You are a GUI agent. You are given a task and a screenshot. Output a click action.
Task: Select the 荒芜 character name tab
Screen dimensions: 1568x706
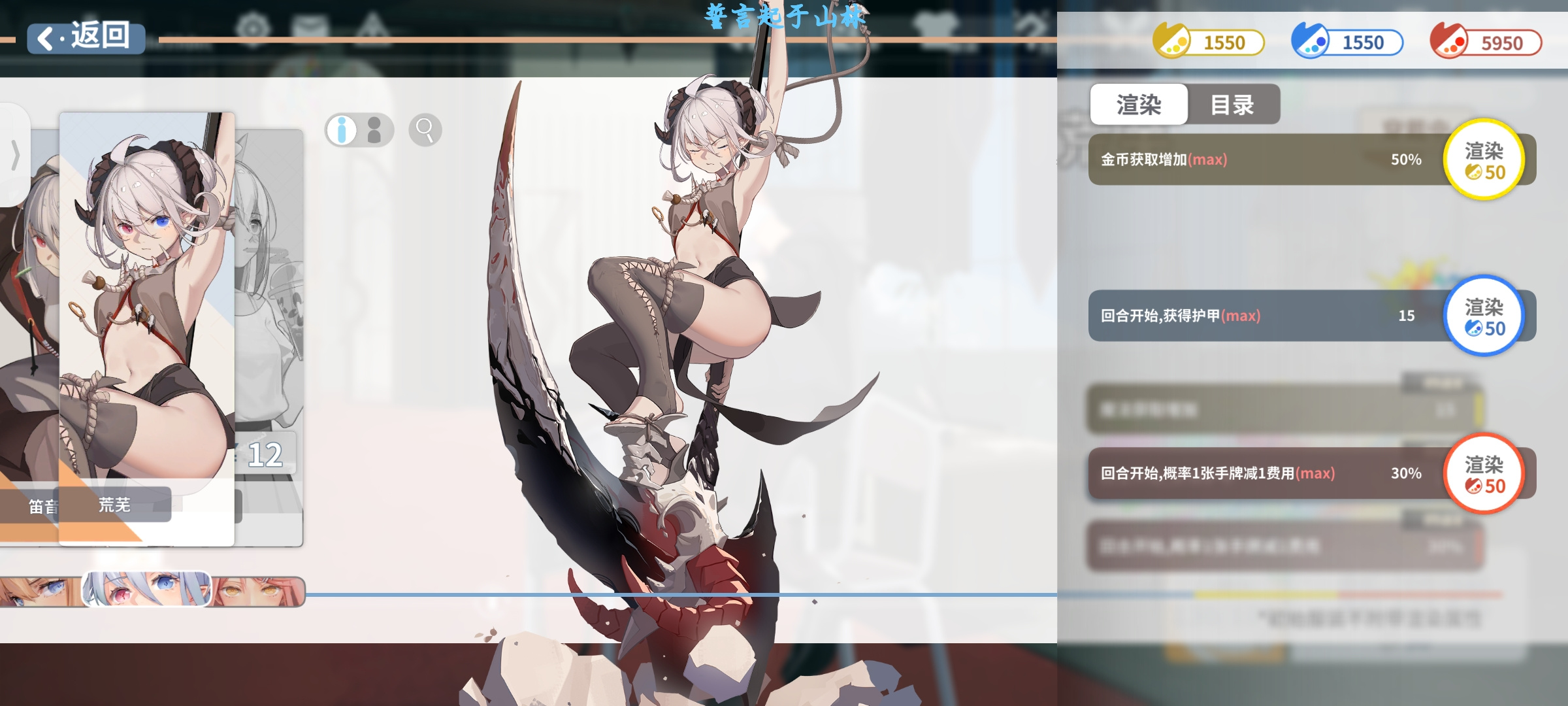(x=115, y=505)
